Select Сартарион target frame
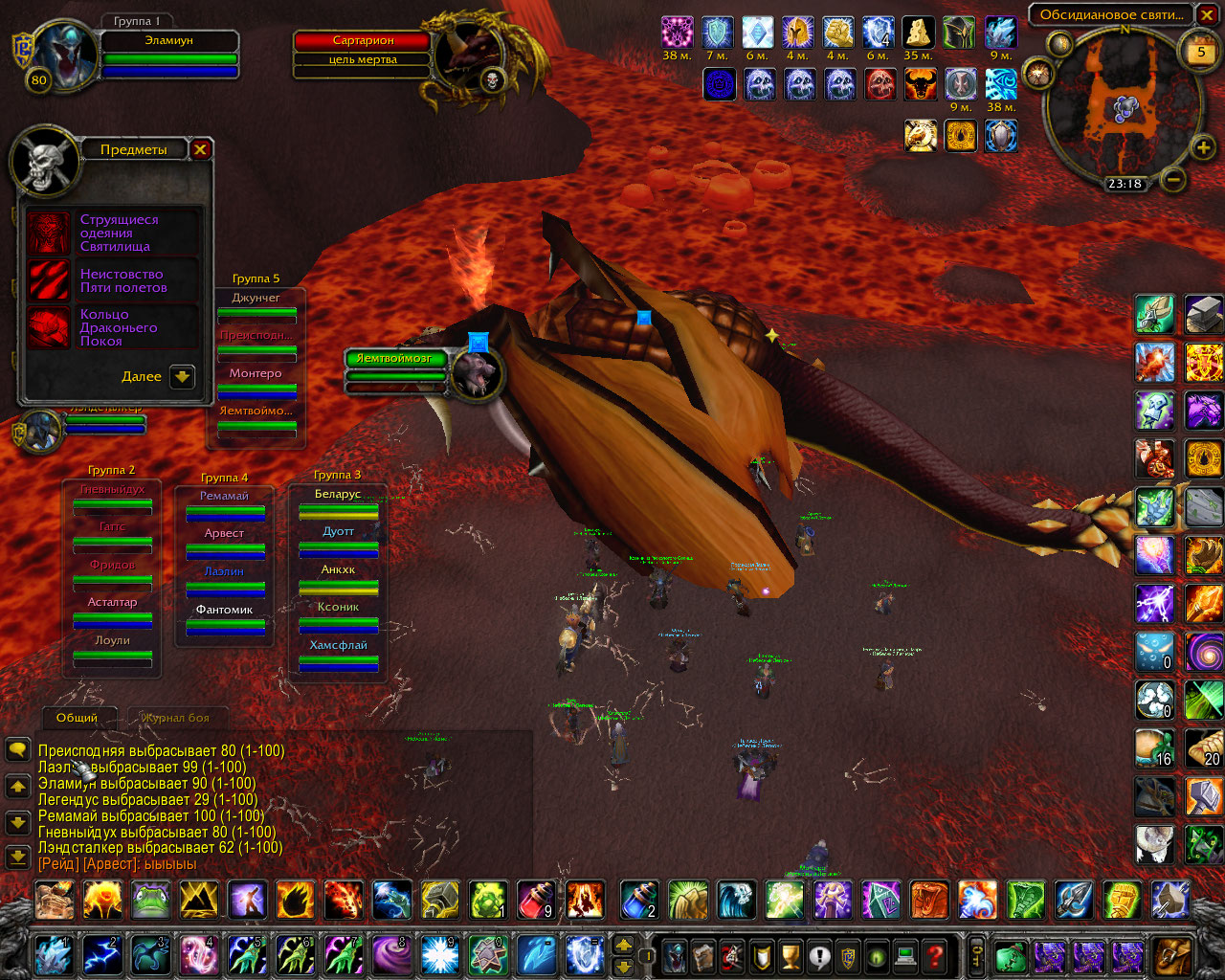The width and height of the screenshot is (1225, 980). (363, 41)
